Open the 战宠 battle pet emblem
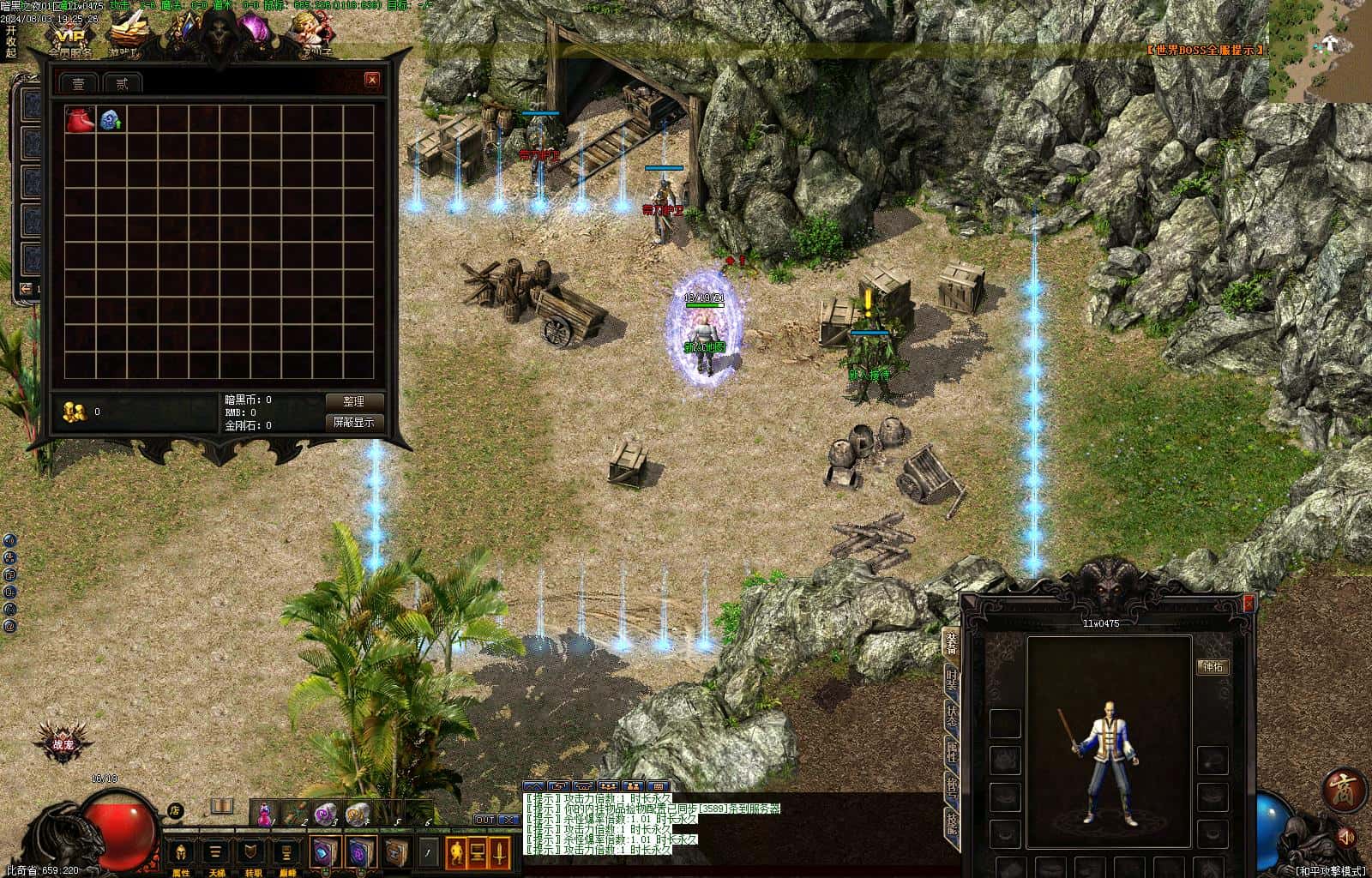 pos(63,743)
